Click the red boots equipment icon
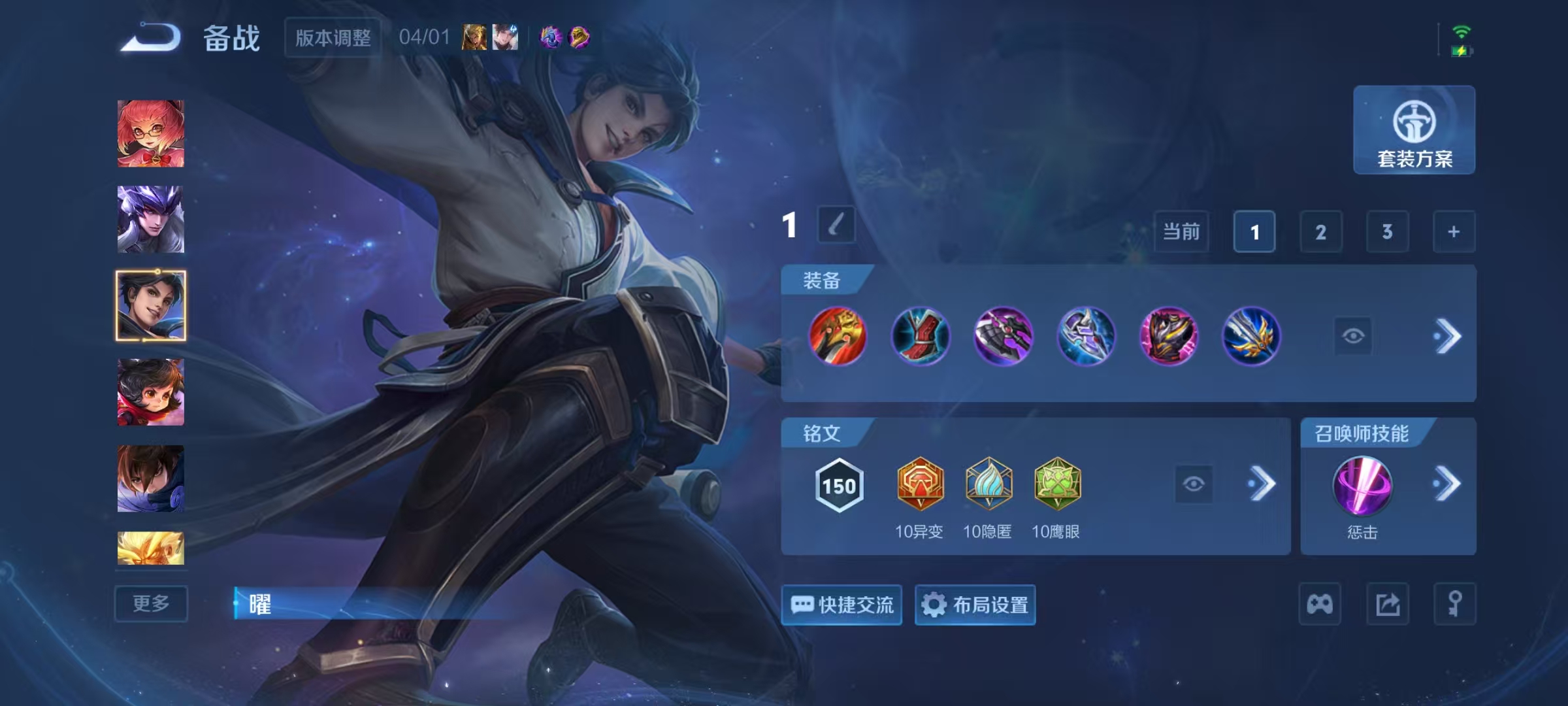1568x706 pixels. 921,337
